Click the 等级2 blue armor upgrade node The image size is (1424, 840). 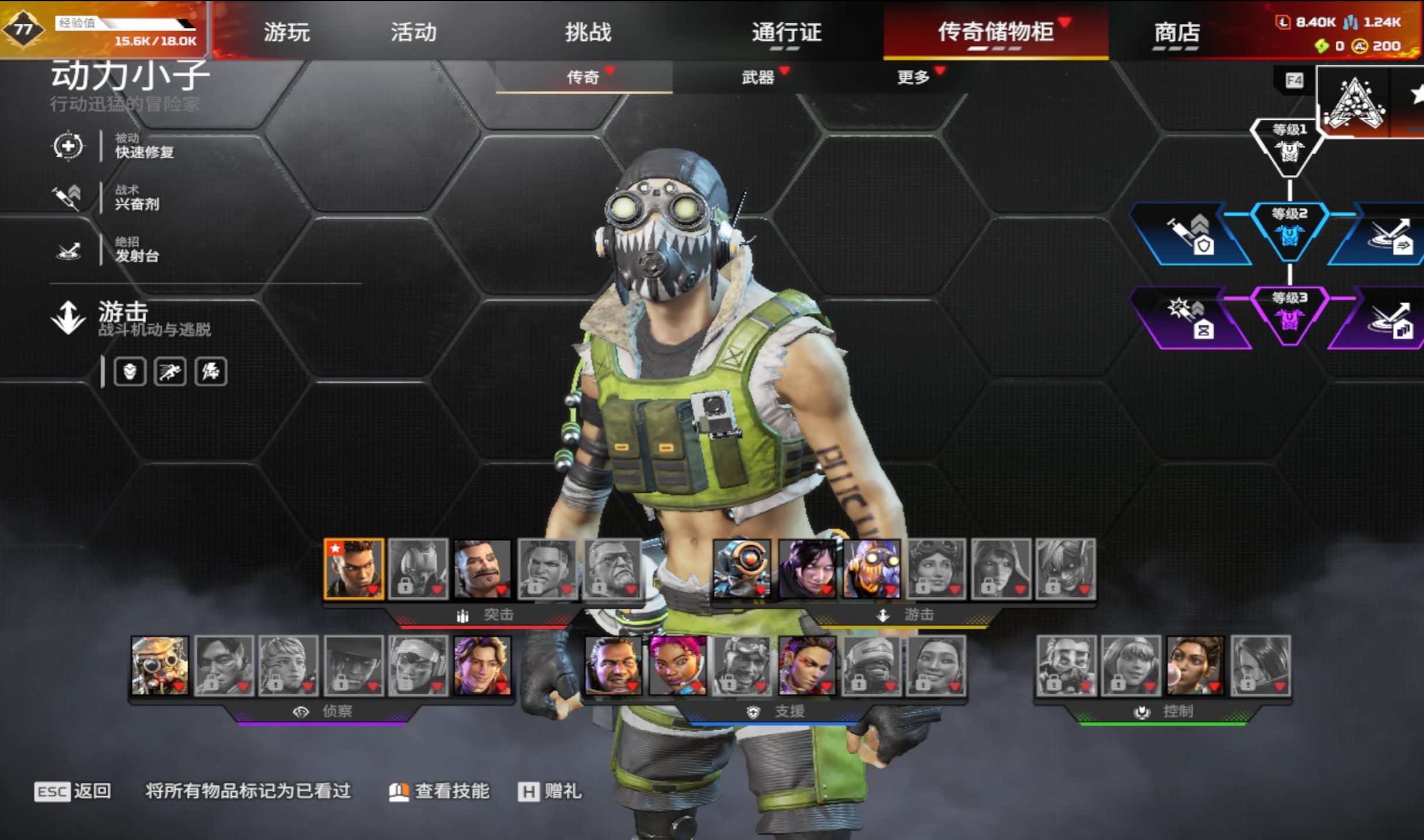point(1289,231)
